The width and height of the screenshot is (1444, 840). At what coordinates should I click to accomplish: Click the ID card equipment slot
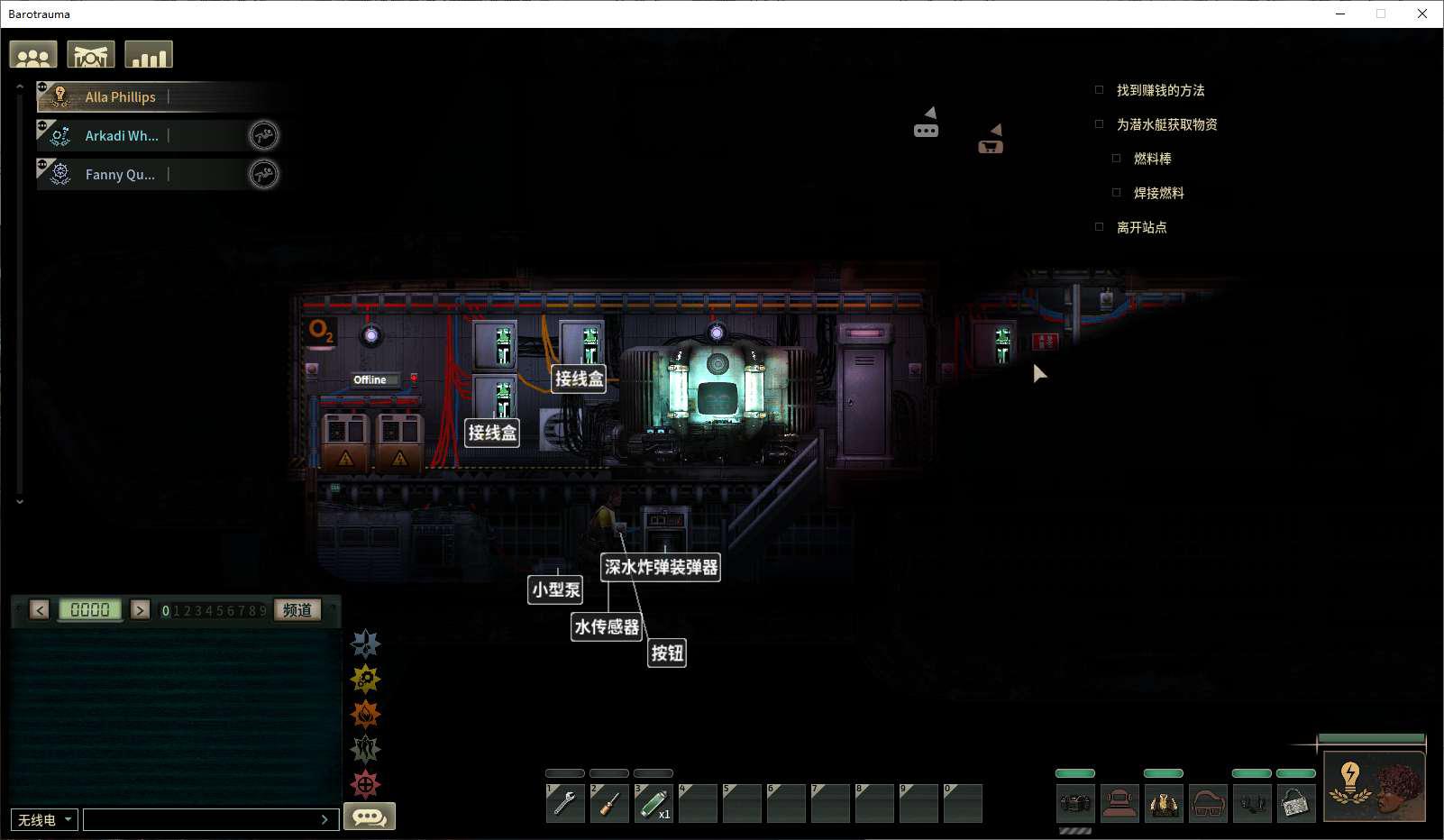pos(1296,802)
